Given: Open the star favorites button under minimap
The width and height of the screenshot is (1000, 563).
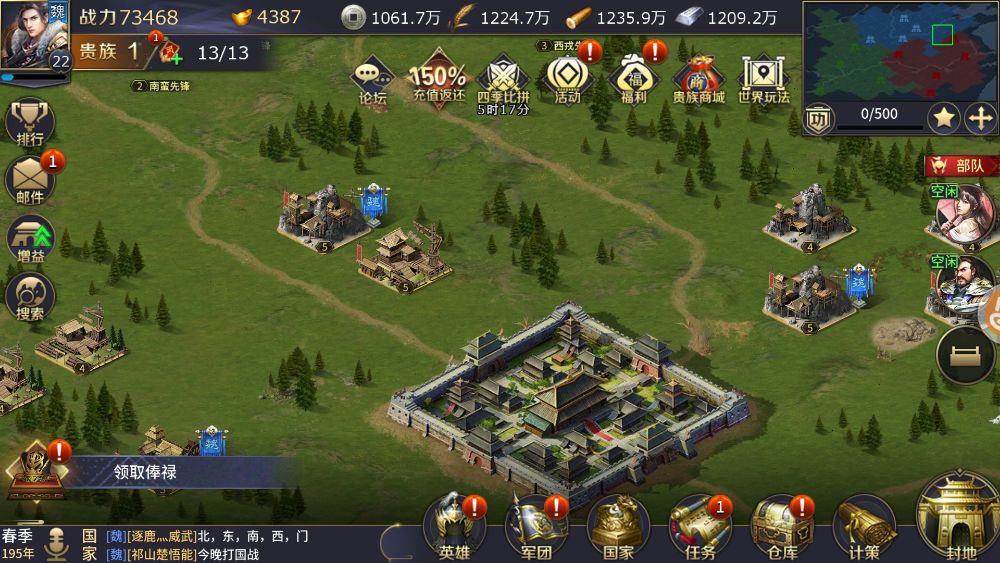Looking at the screenshot, I should click(944, 118).
